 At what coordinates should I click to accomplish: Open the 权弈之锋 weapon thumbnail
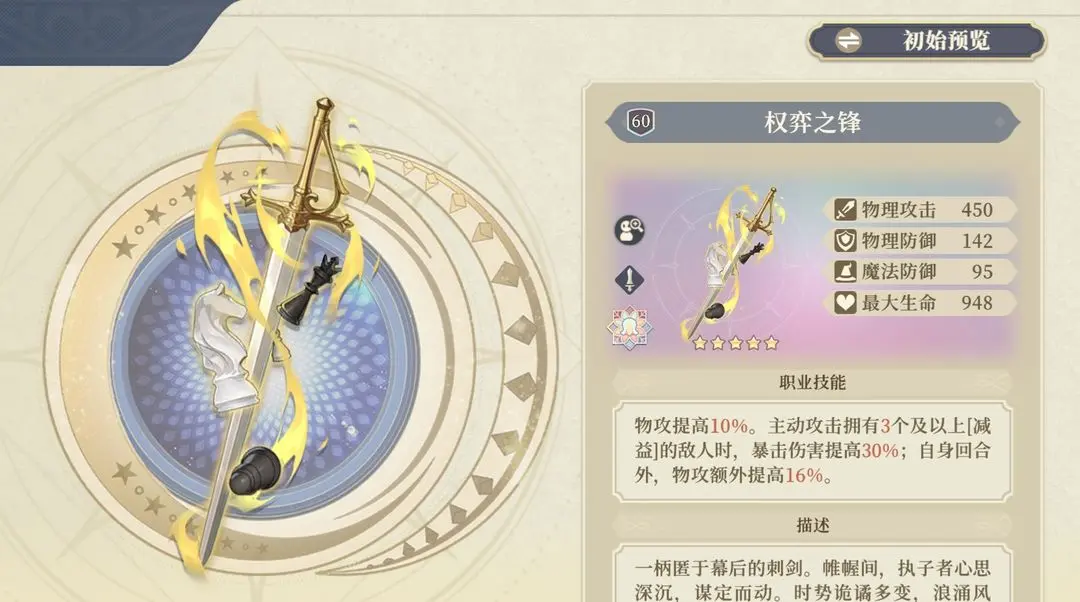tap(734, 265)
